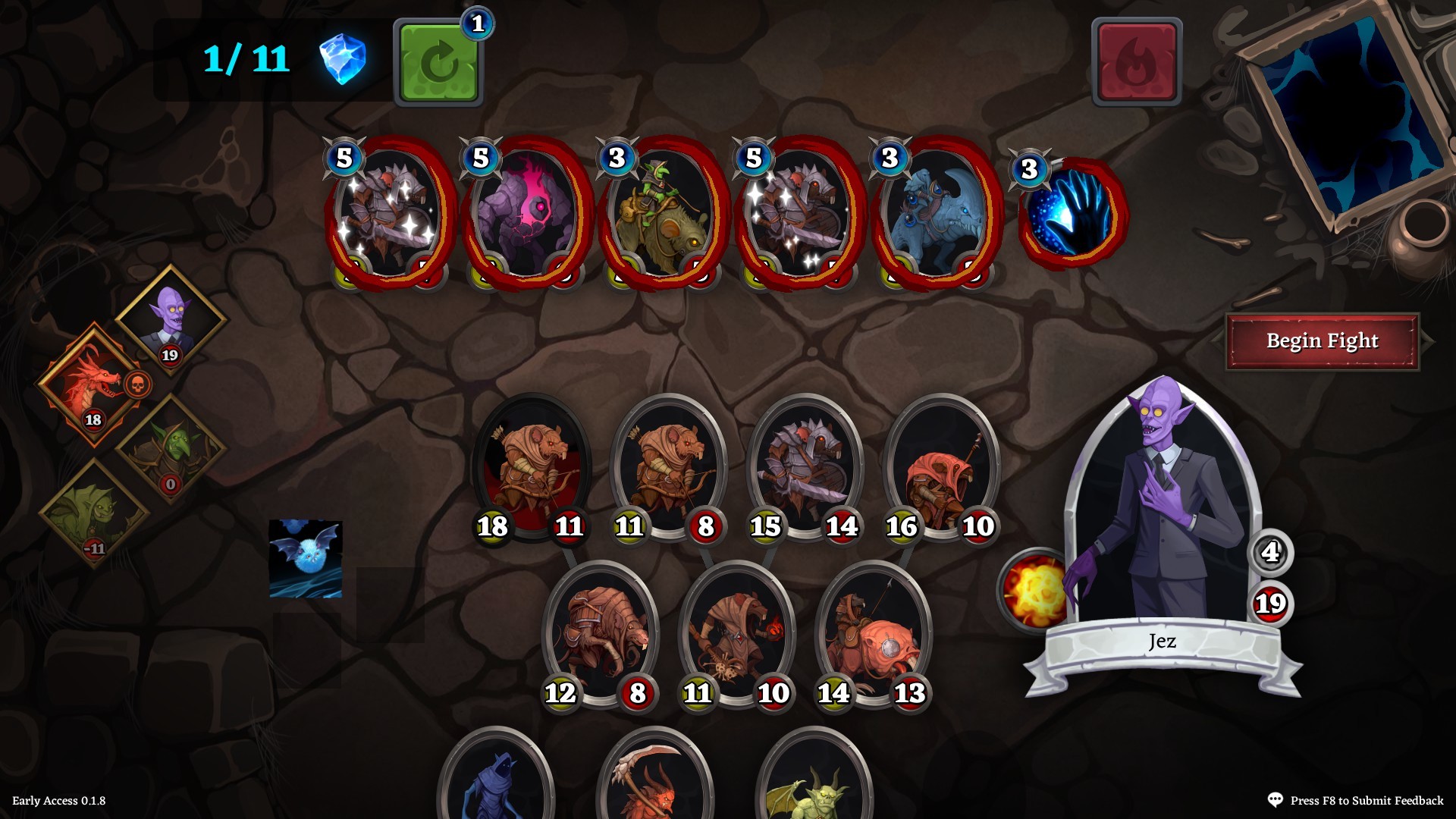Select the goblin rat rider costing 3
The image size is (1456, 819).
(661, 212)
